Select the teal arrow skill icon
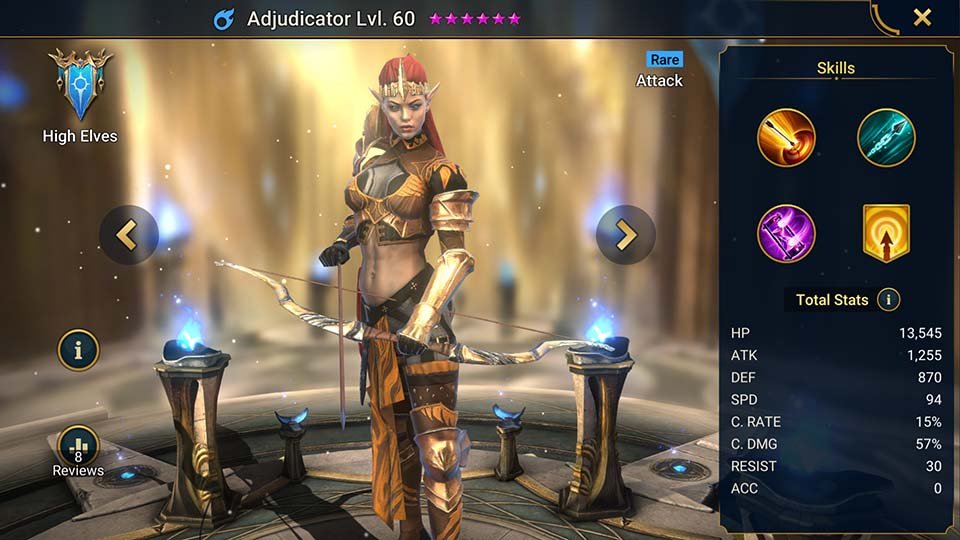Screen dimensions: 960x540 coord(886,138)
